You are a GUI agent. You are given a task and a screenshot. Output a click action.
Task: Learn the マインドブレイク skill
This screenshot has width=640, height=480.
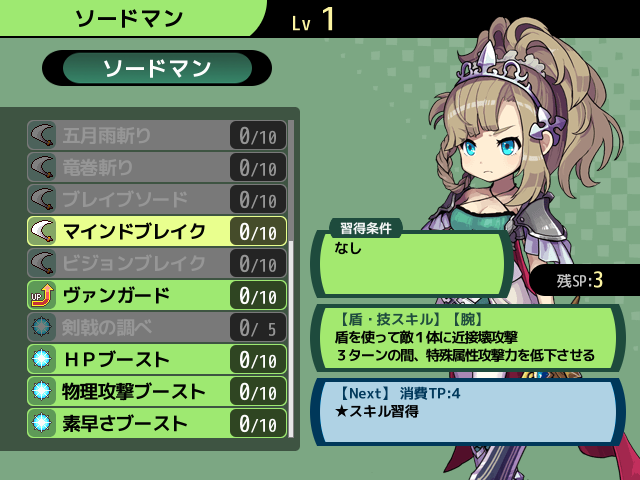(156, 231)
